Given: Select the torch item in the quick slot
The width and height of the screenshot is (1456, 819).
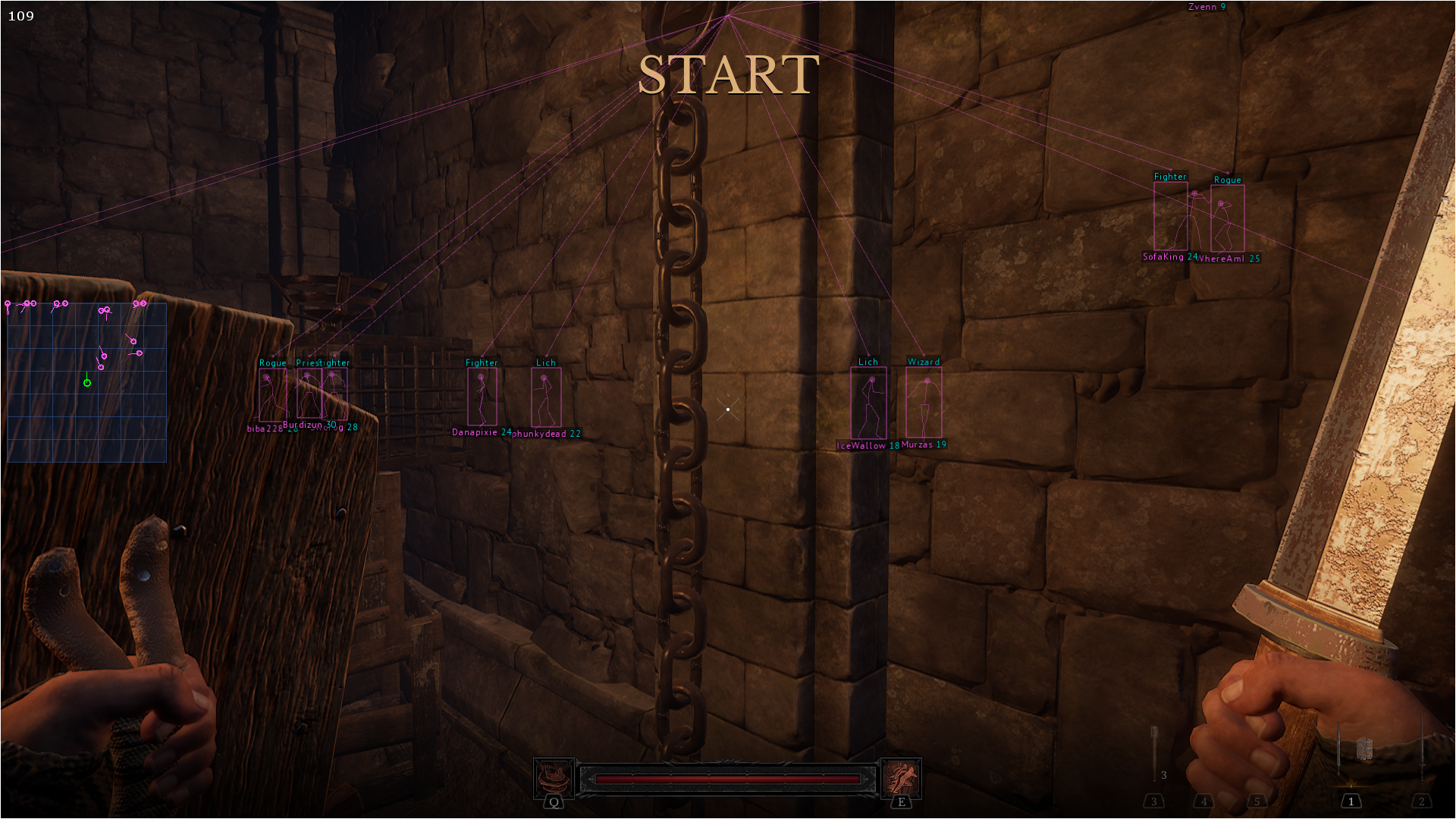Looking at the screenshot, I should [x=1154, y=752].
